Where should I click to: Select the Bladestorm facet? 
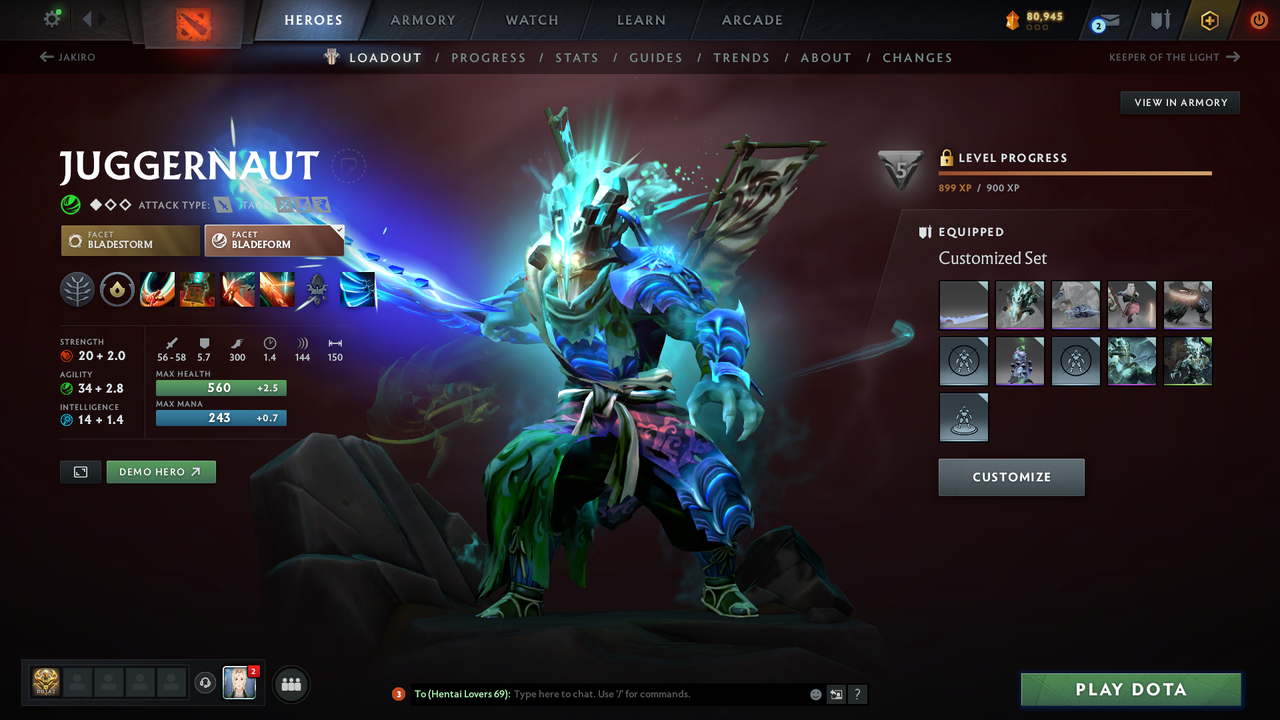[x=129, y=240]
